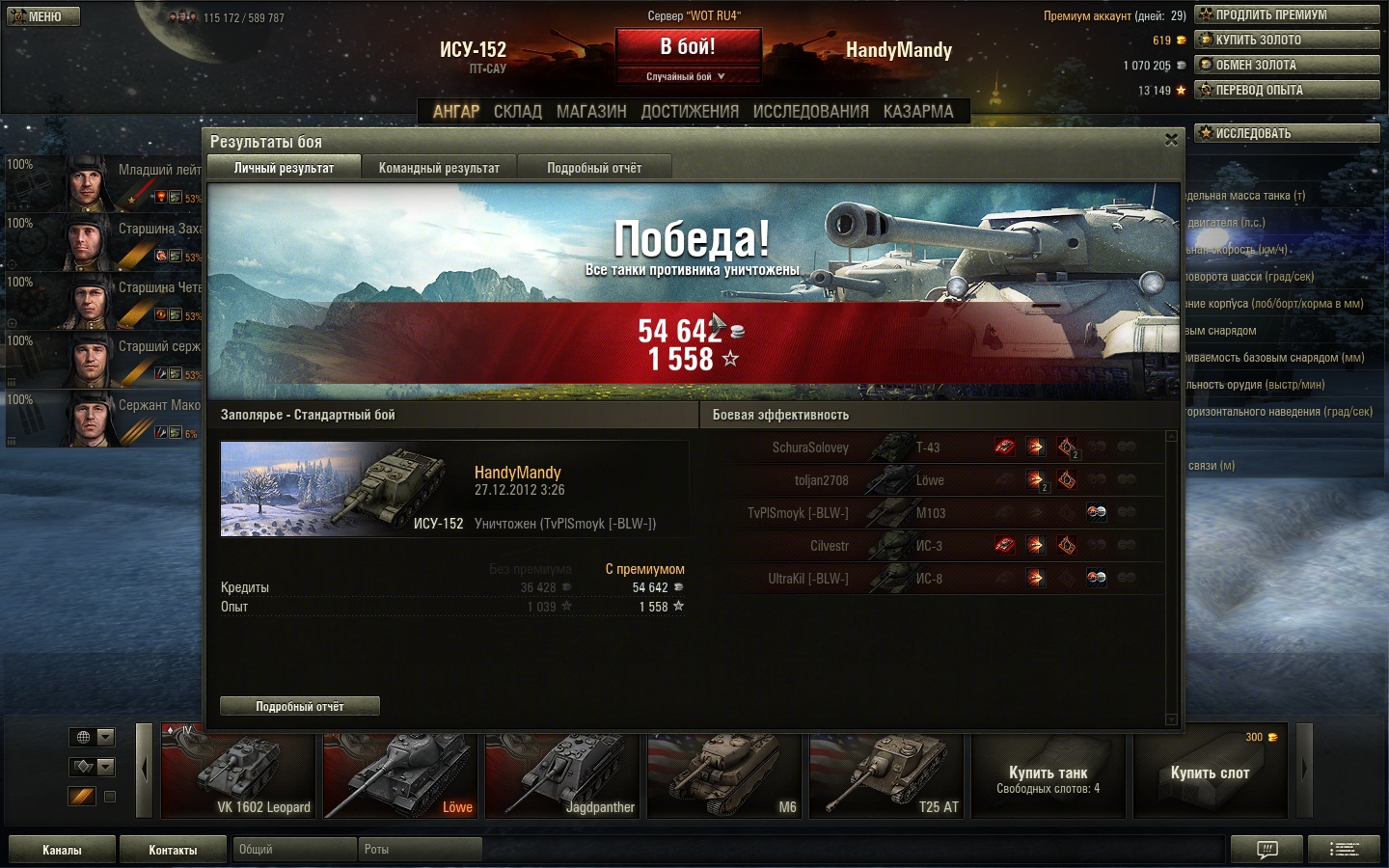Open Подробный отчёт tab
Image resolution: width=1389 pixels, height=868 pixels.
tap(594, 168)
